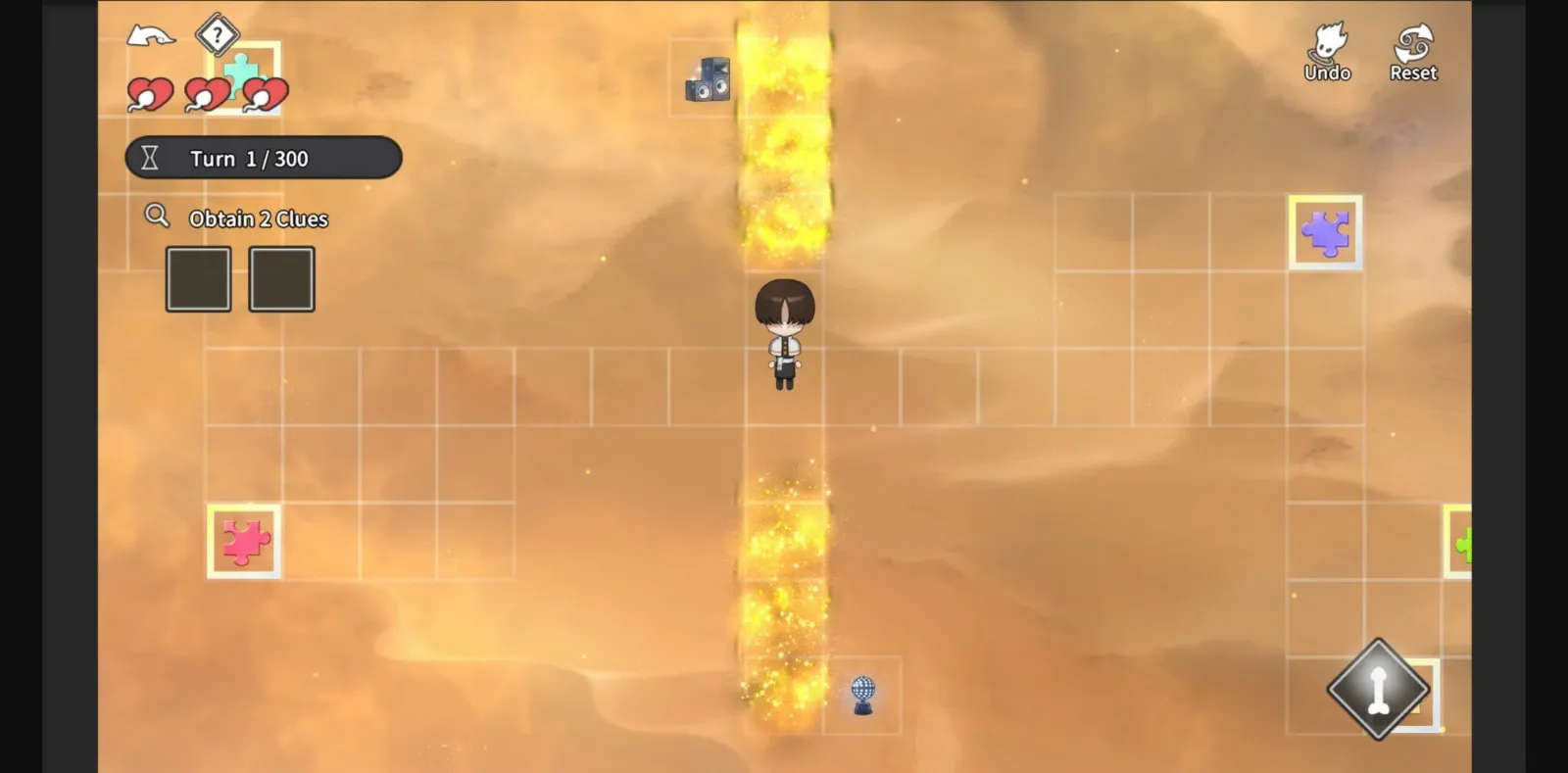Click the Obtain 2 Clues objective text

tap(259, 218)
